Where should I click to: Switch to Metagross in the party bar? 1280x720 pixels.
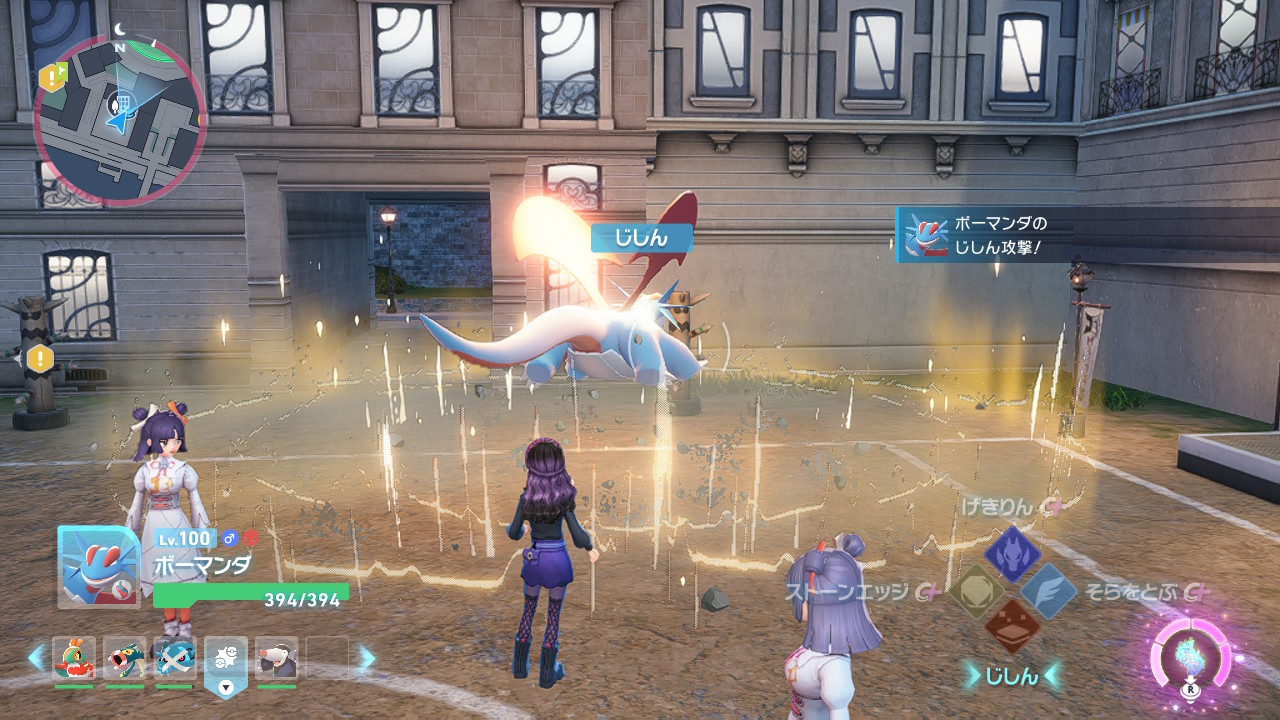pyautogui.click(x=175, y=659)
